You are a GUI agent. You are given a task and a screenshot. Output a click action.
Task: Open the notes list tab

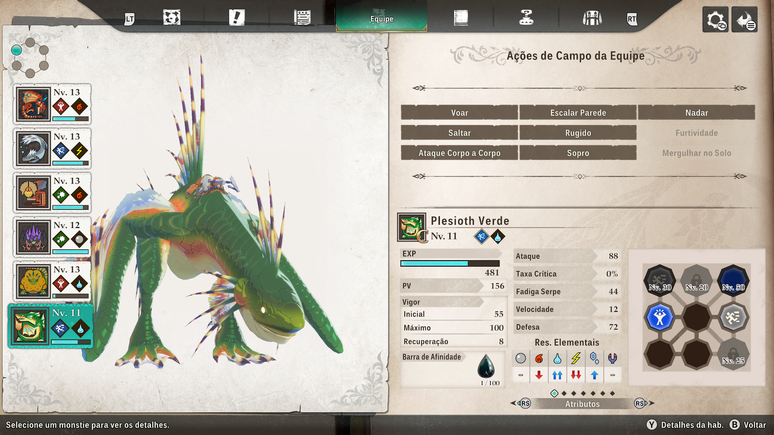pos(302,17)
